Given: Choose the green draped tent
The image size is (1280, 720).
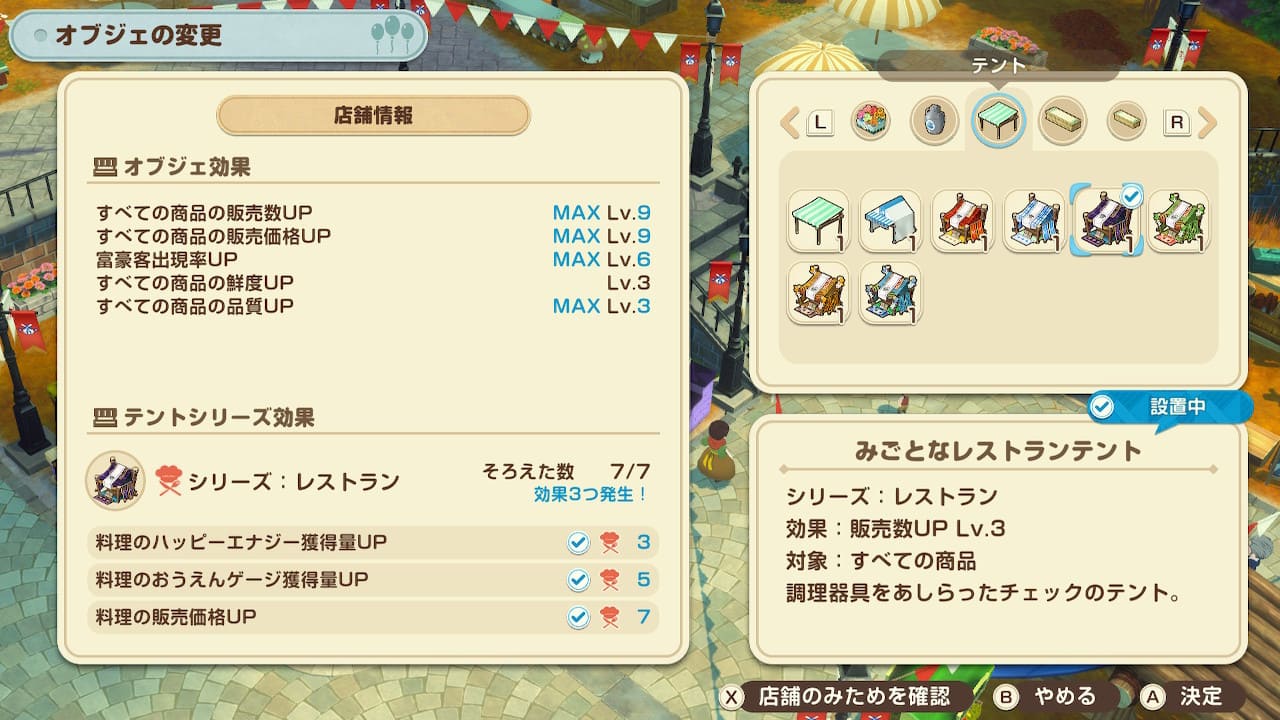Looking at the screenshot, I should [1177, 220].
